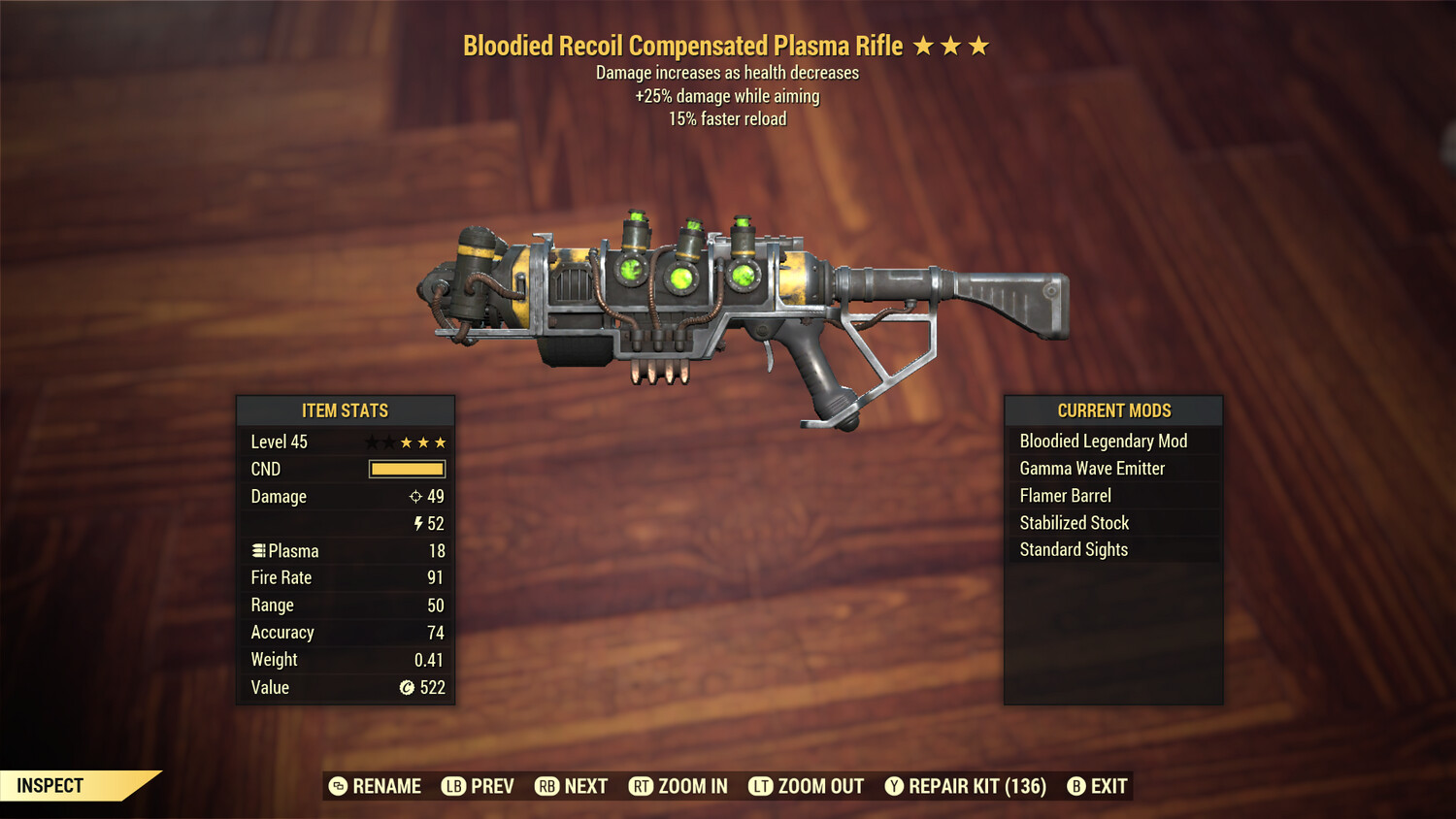Click the RT icon for ZOOM IN
The height and width of the screenshot is (819, 1456).
642,786
